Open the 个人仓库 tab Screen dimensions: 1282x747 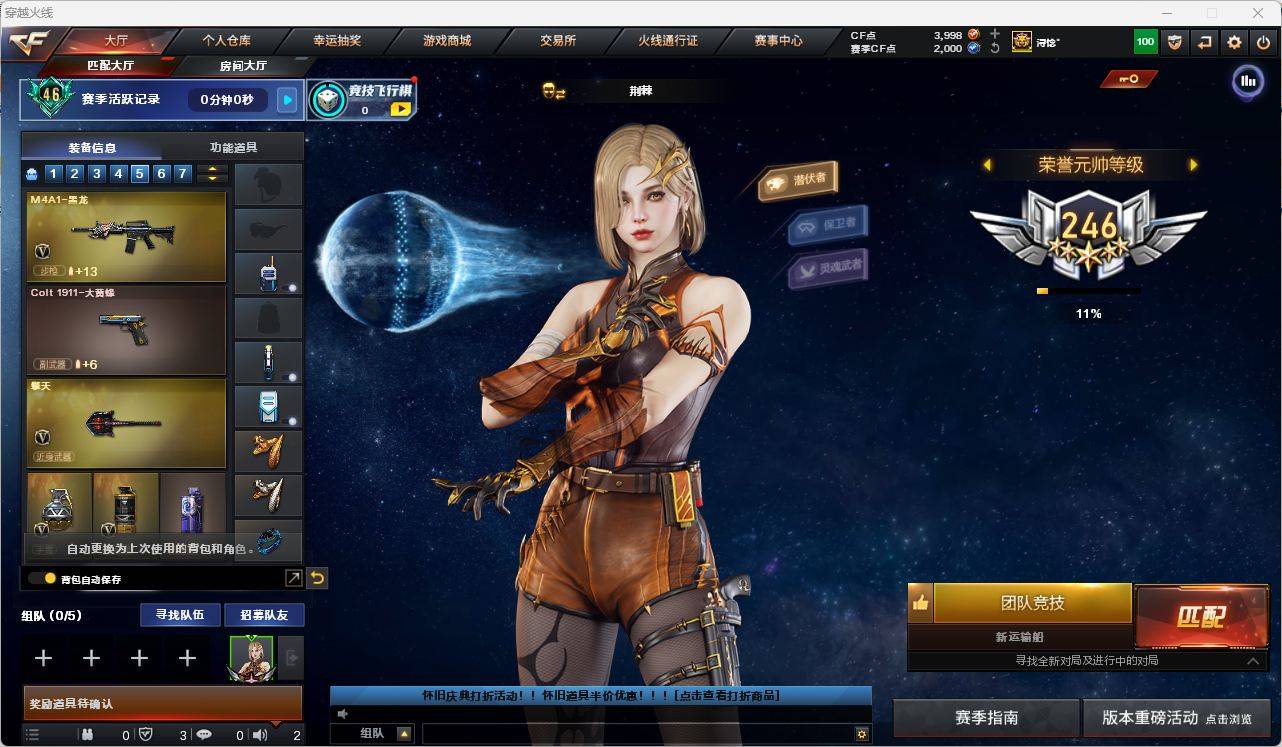tap(226, 41)
